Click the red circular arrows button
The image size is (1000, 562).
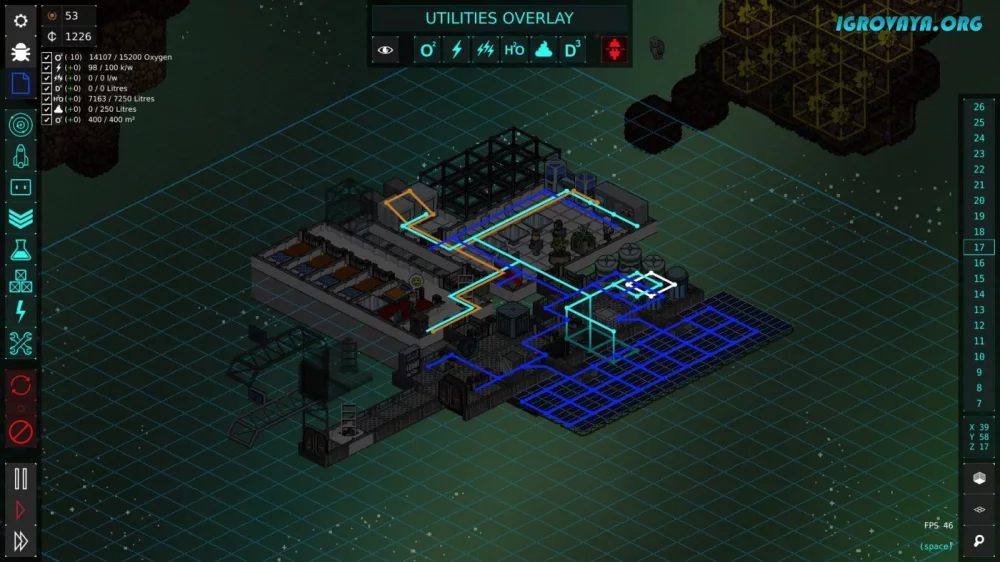(x=20, y=385)
